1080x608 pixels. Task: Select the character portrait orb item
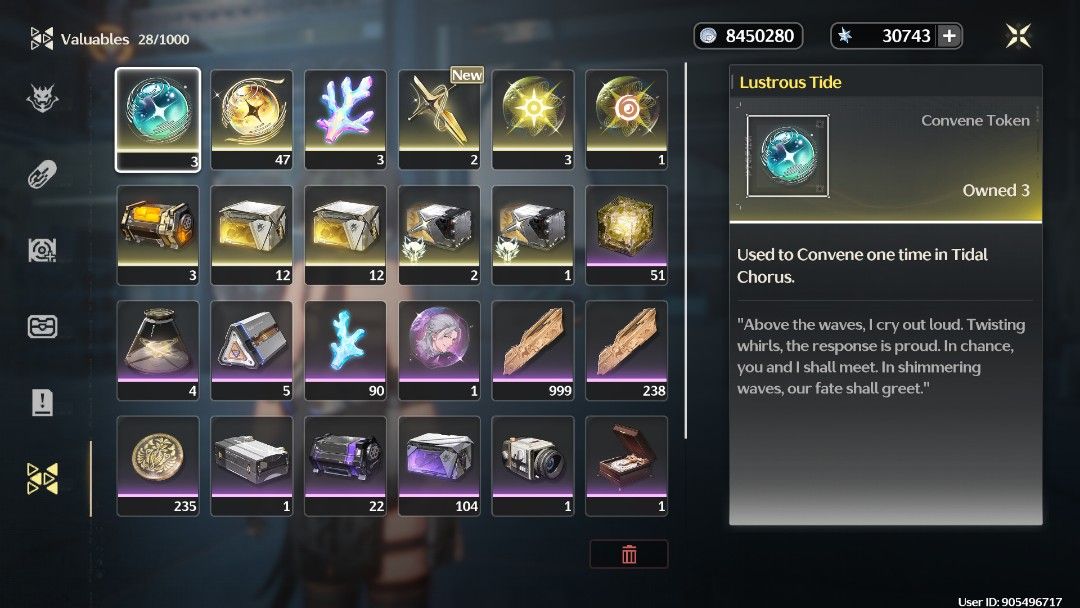(440, 350)
